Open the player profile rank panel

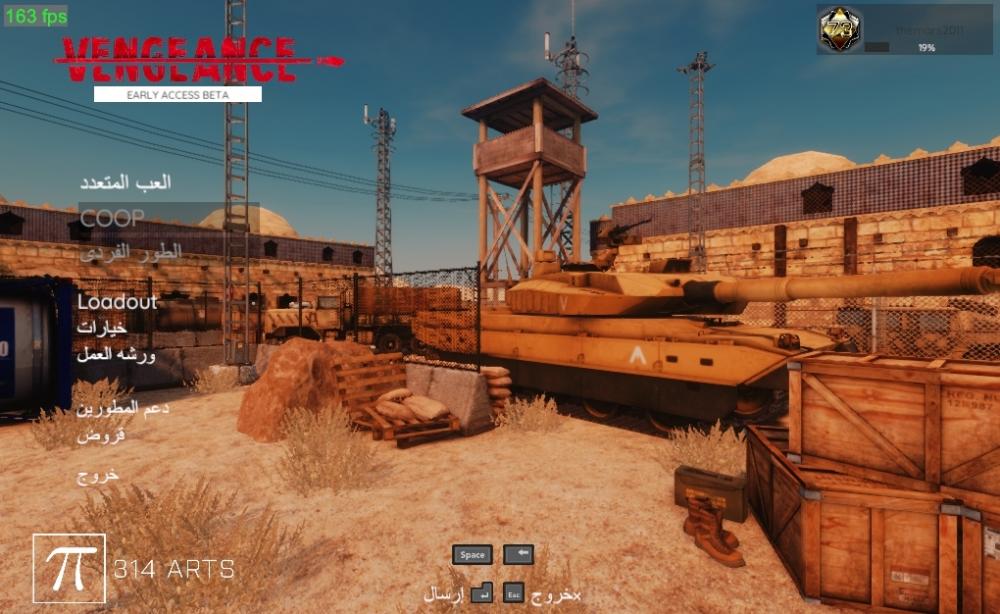(905, 30)
